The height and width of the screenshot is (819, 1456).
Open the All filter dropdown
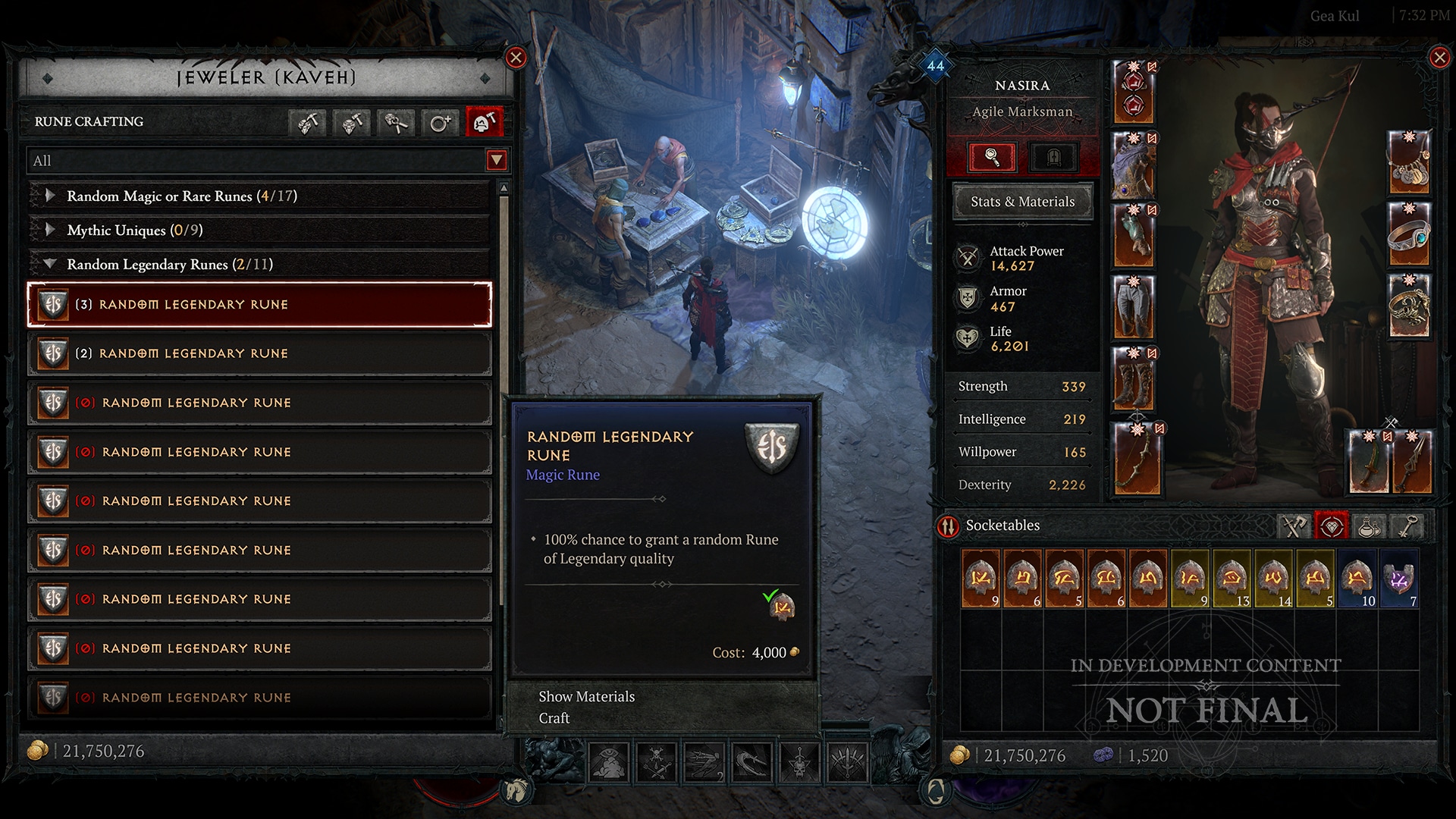click(x=496, y=161)
